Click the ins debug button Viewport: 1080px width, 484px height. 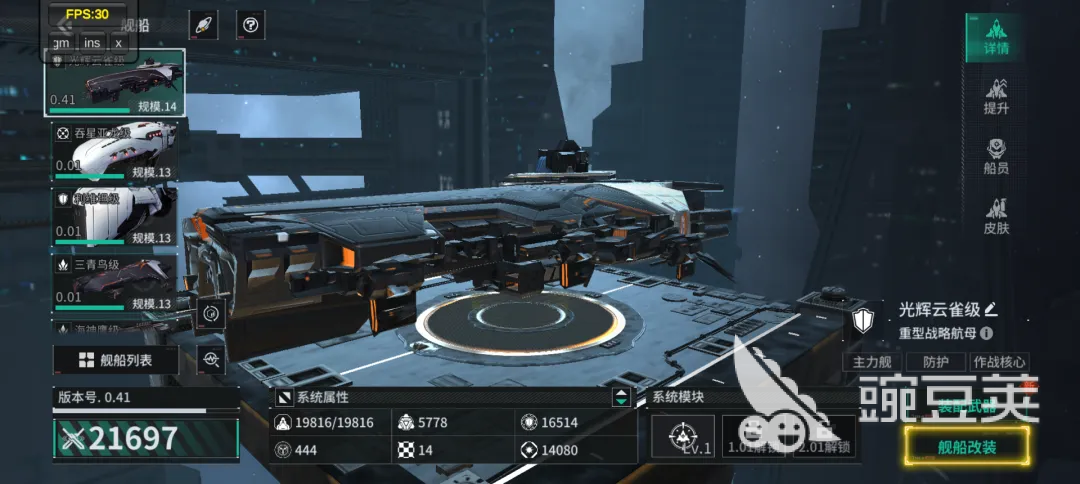(x=92, y=42)
